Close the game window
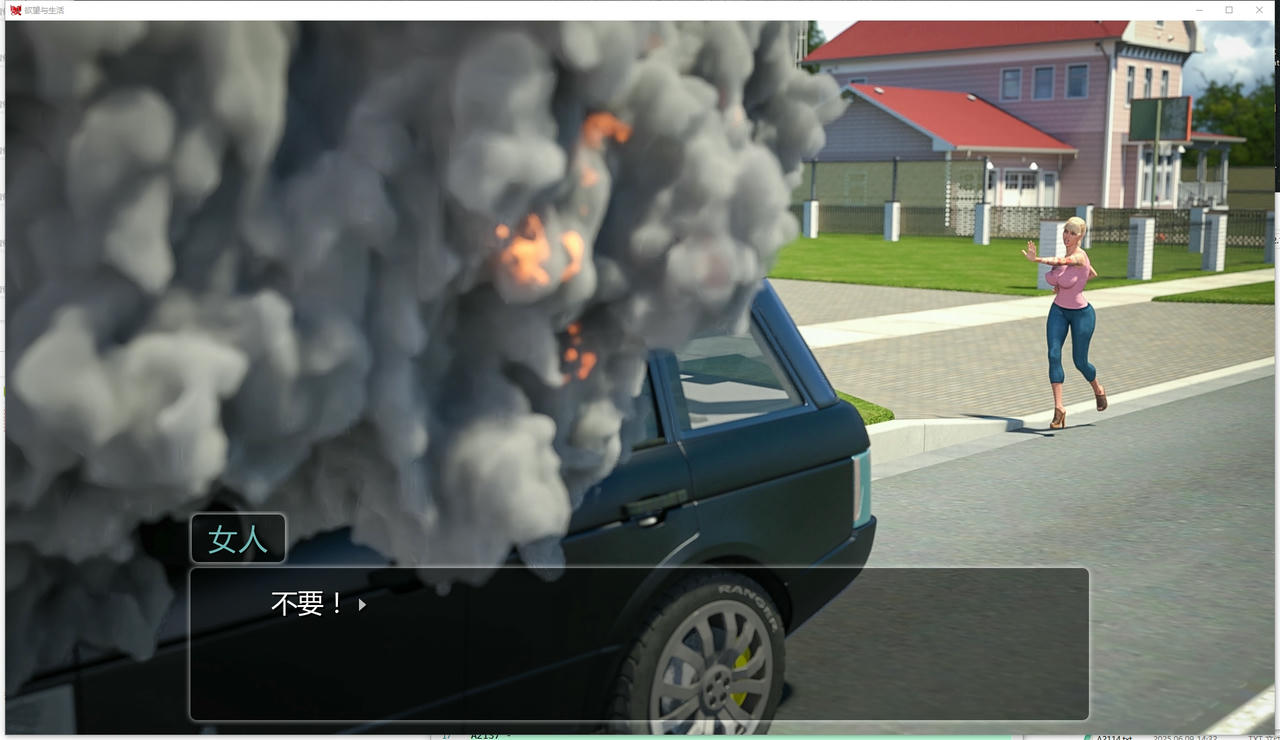The width and height of the screenshot is (1280, 740). tap(1258, 10)
